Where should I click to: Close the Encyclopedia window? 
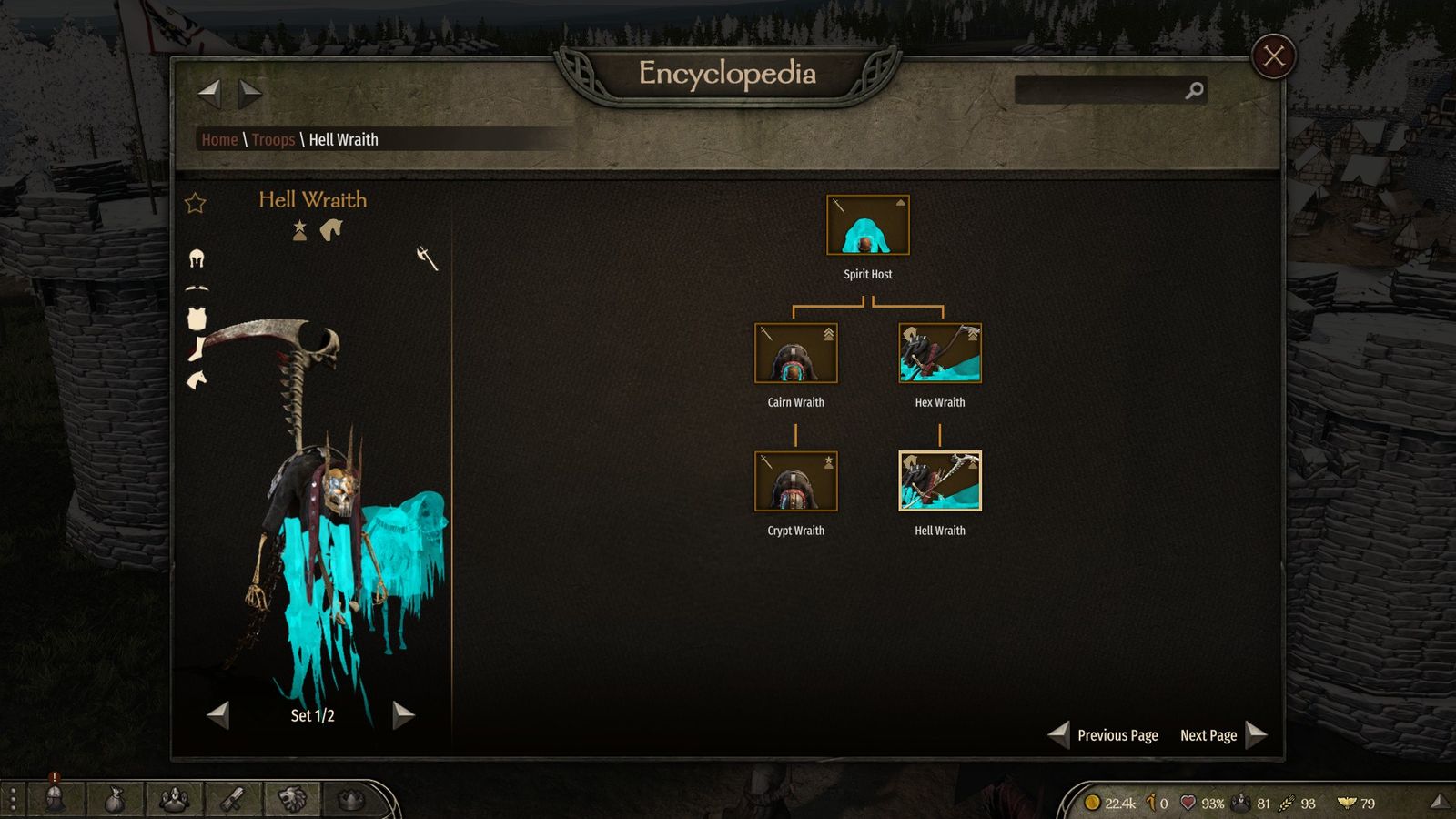tap(1273, 56)
